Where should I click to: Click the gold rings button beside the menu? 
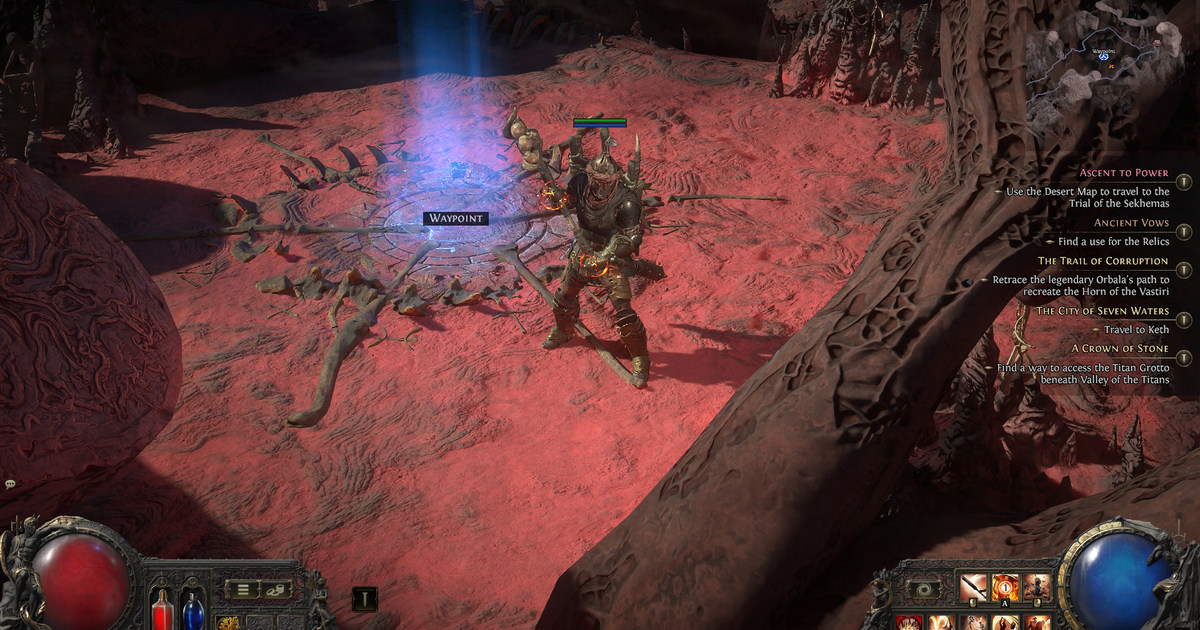(277, 589)
